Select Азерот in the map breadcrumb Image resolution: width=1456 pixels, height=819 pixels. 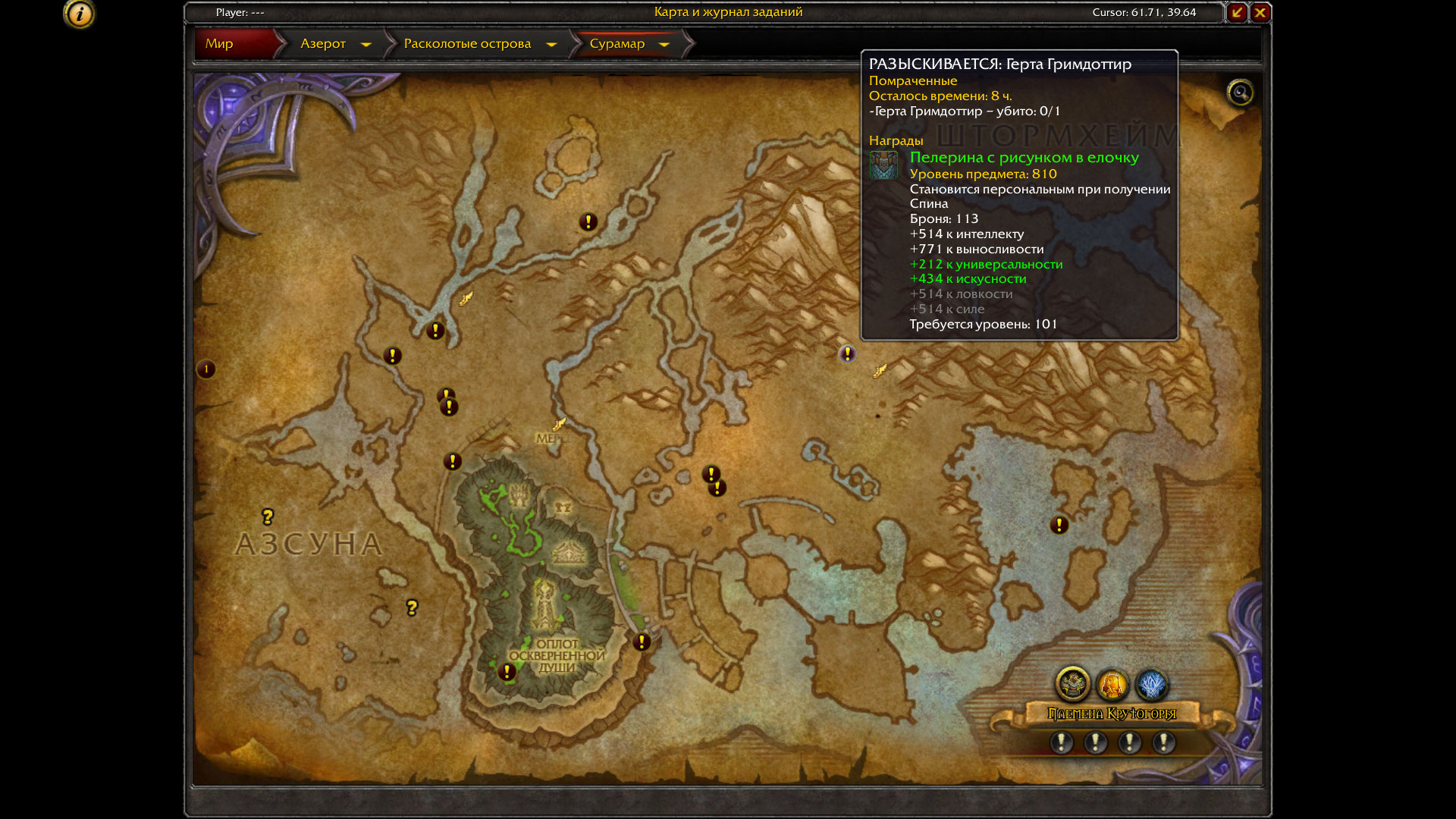click(x=323, y=44)
